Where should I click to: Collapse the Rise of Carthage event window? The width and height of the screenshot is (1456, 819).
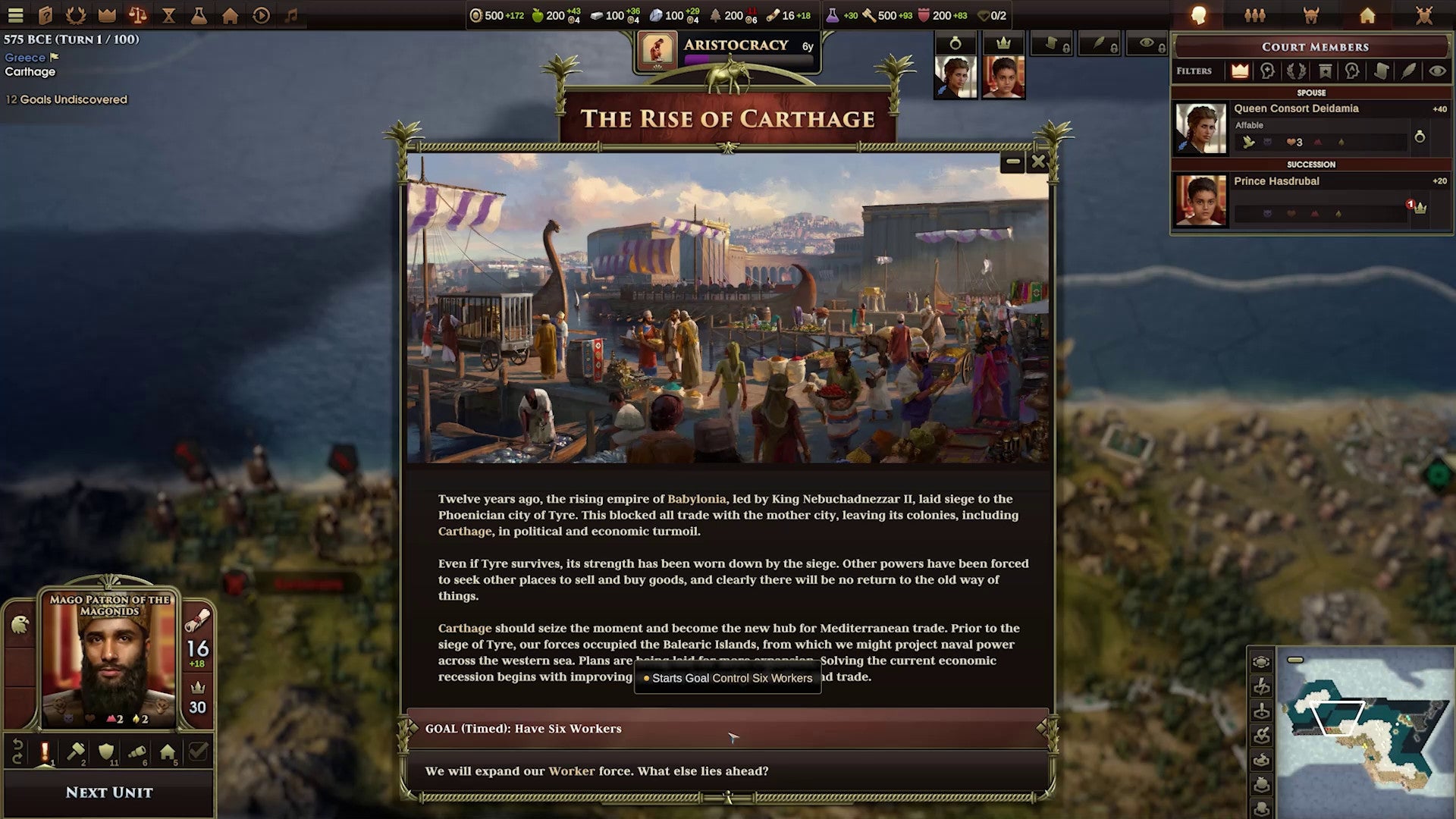(1012, 161)
